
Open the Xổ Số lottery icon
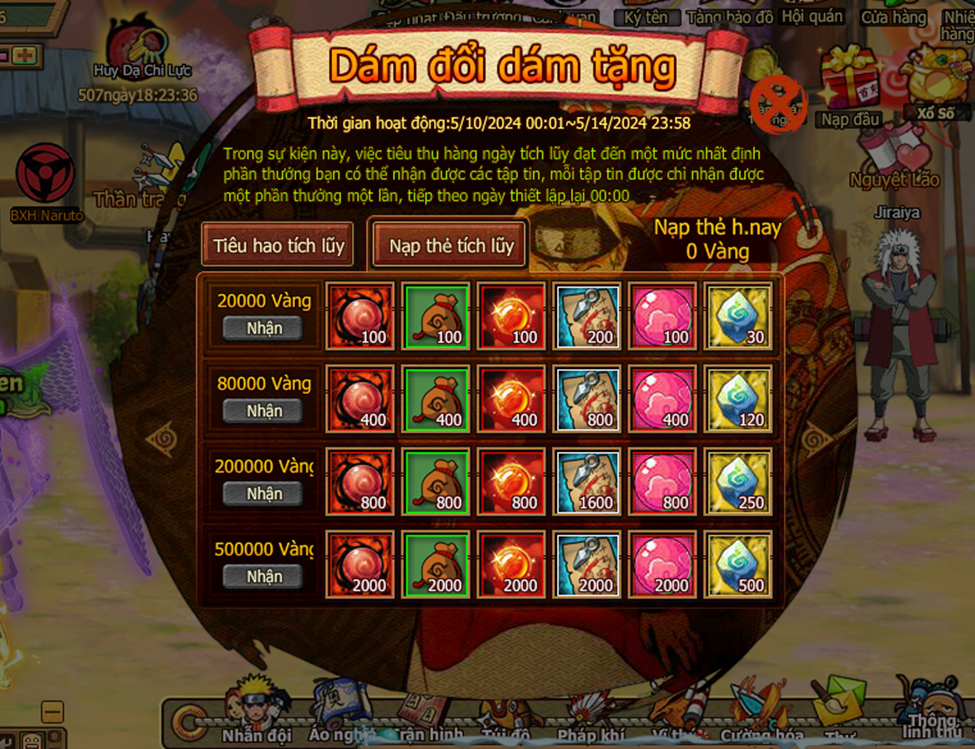click(x=934, y=85)
